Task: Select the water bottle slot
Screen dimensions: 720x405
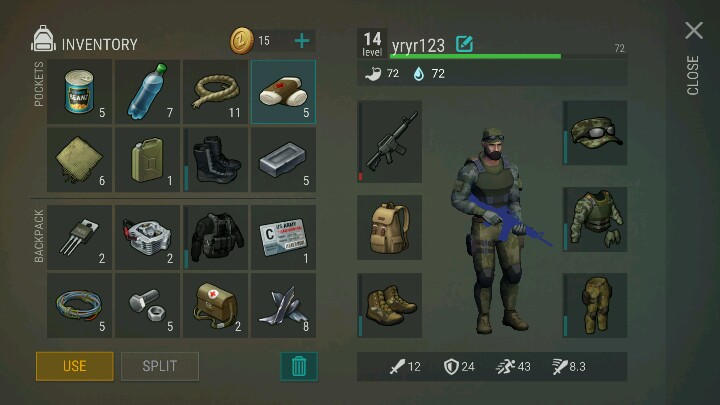Action: [148, 93]
